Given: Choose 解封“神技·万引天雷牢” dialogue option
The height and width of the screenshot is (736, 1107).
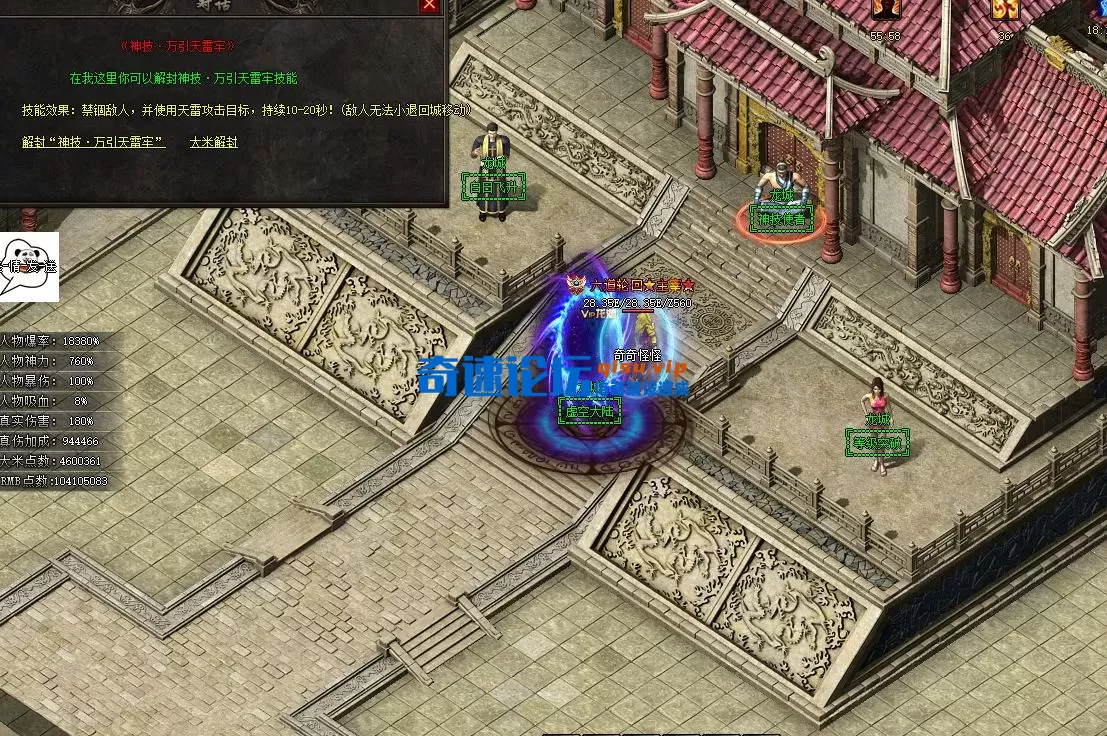Looking at the screenshot, I should pos(94,142).
